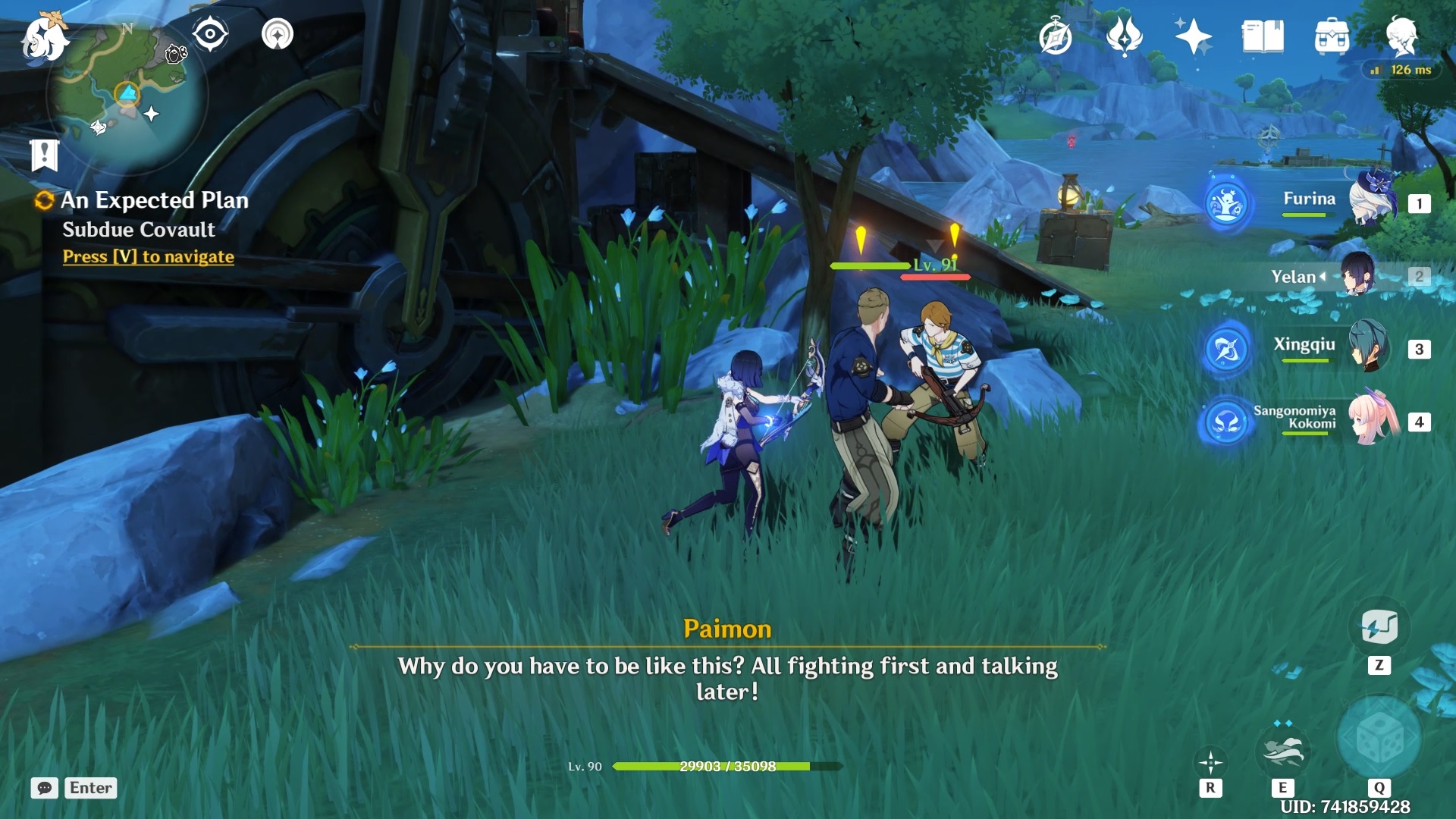Open the flame-shaped events icon
Image resolution: width=1456 pixels, height=819 pixels.
pos(1124,36)
